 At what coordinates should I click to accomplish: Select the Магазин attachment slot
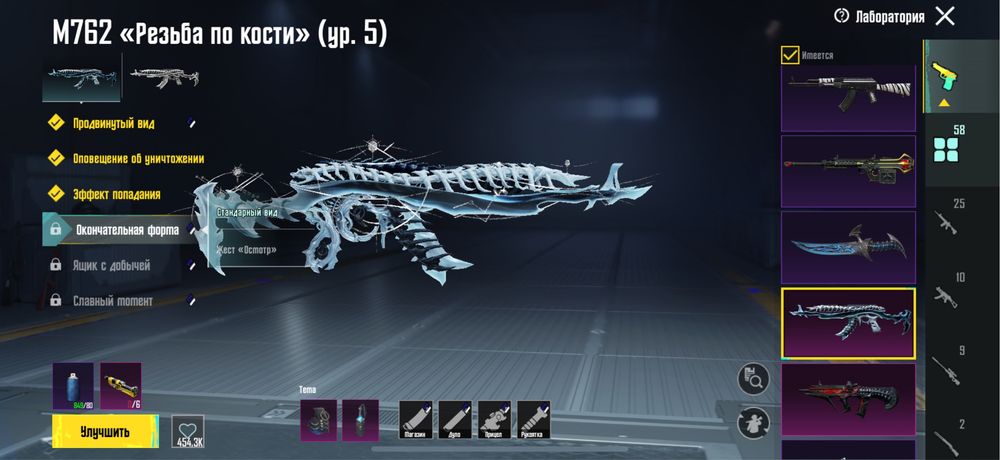[416, 420]
